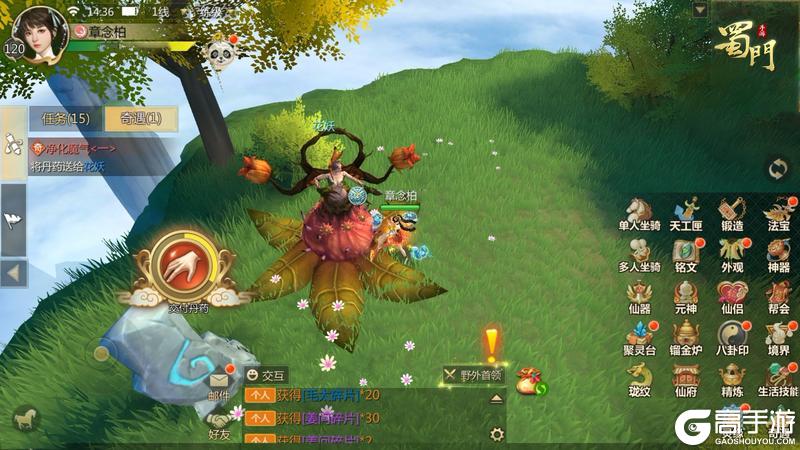
Task: Open 野外首领 field boss panel
Action: pyautogui.click(x=474, y=376)
